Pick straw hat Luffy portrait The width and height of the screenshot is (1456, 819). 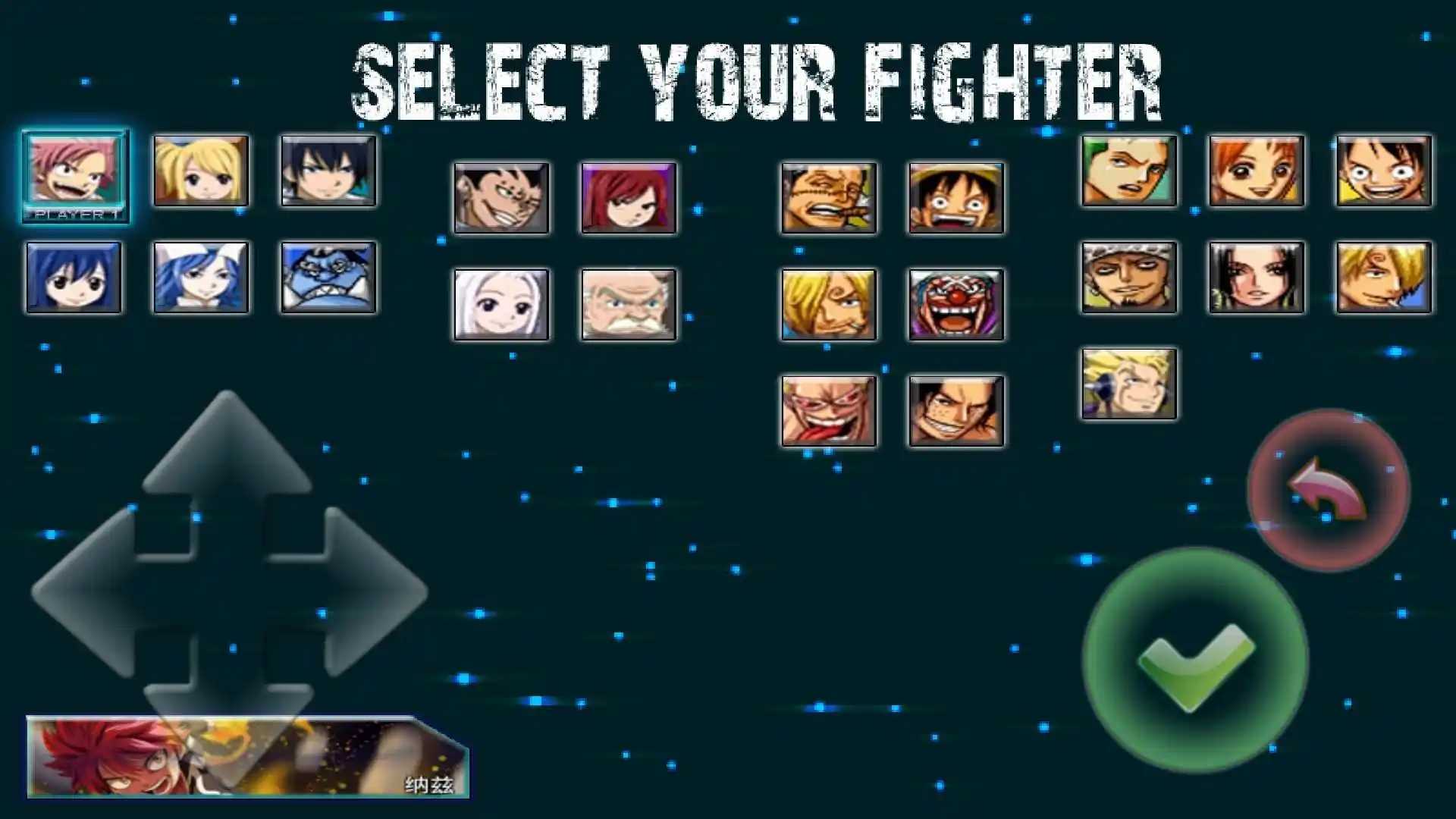pos(956,198)
